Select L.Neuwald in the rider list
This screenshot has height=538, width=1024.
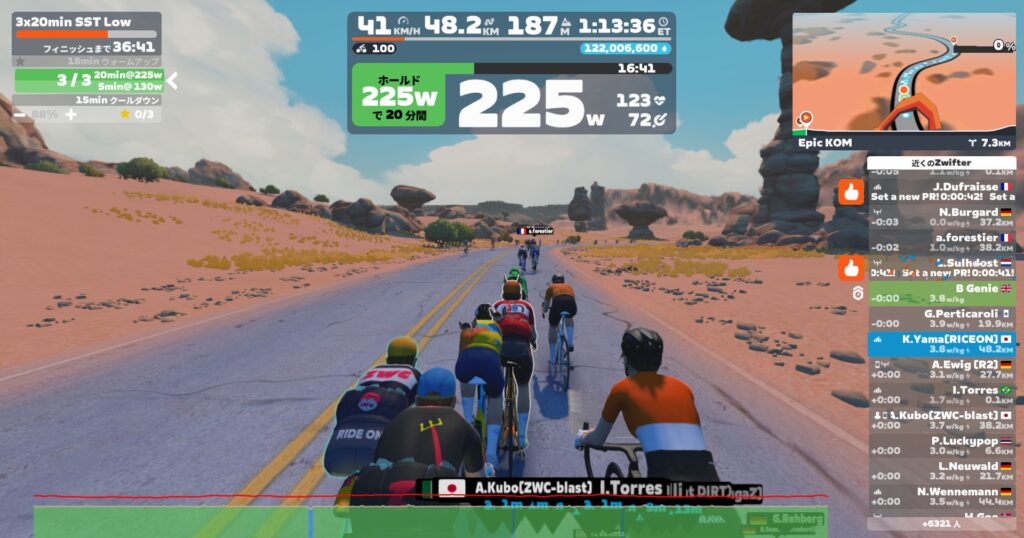[941, 471]
